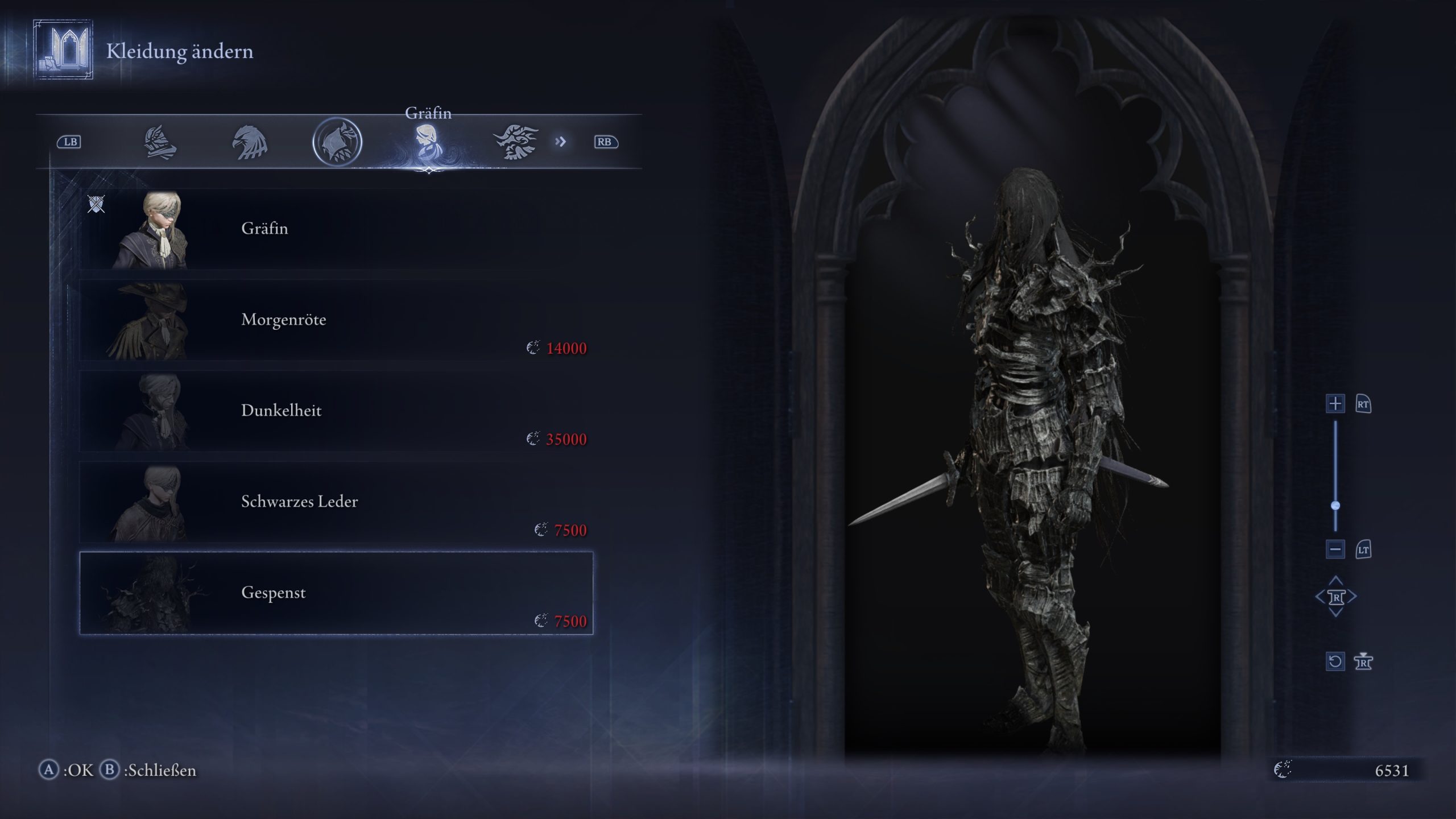The height and width of the screenshot is (819, 1456).
Task: Choose the Gespenst outfit entry
Action: click(x=336, y=593)
